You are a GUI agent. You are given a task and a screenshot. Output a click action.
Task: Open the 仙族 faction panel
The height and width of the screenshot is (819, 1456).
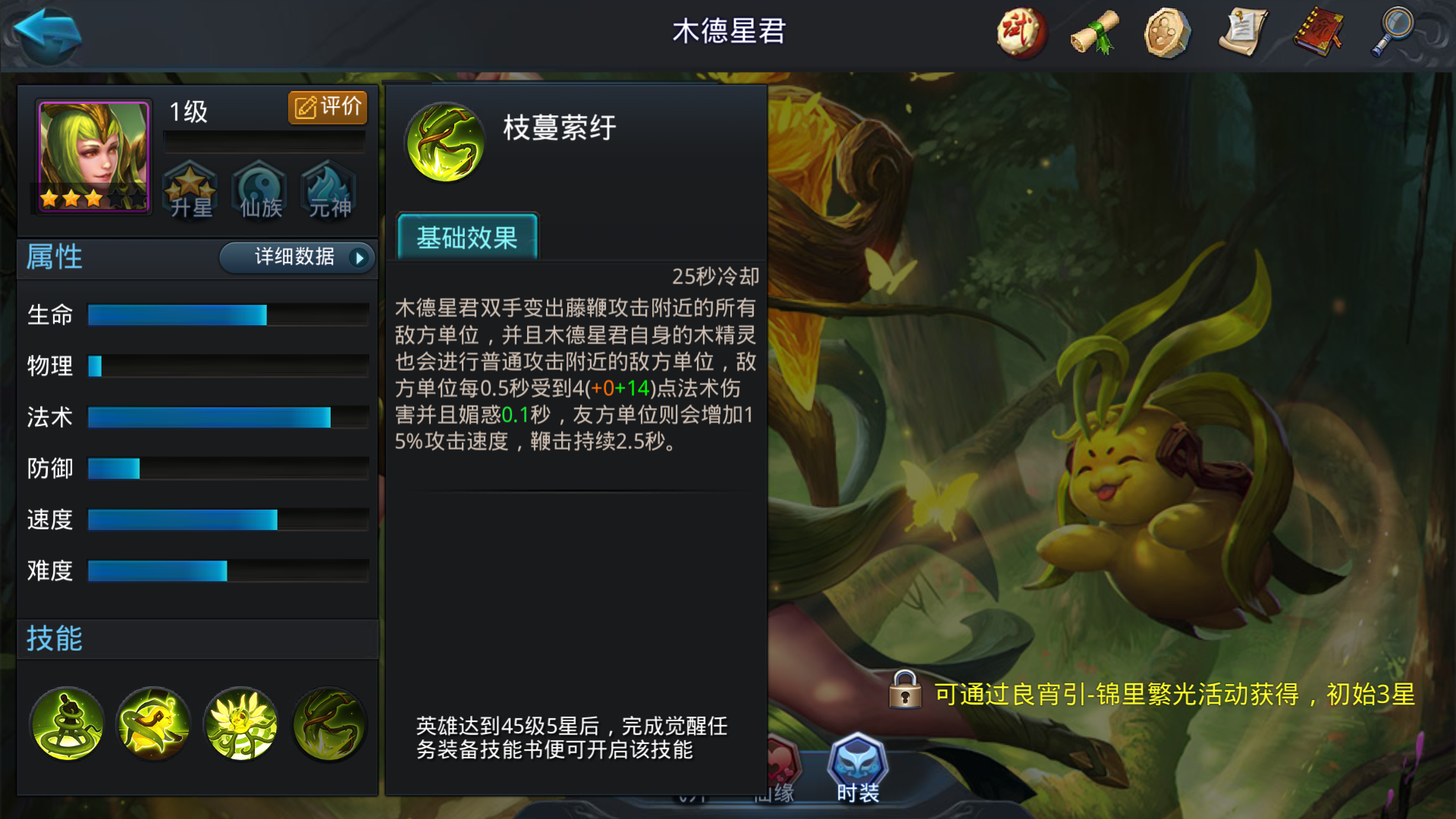pos(259,192)
